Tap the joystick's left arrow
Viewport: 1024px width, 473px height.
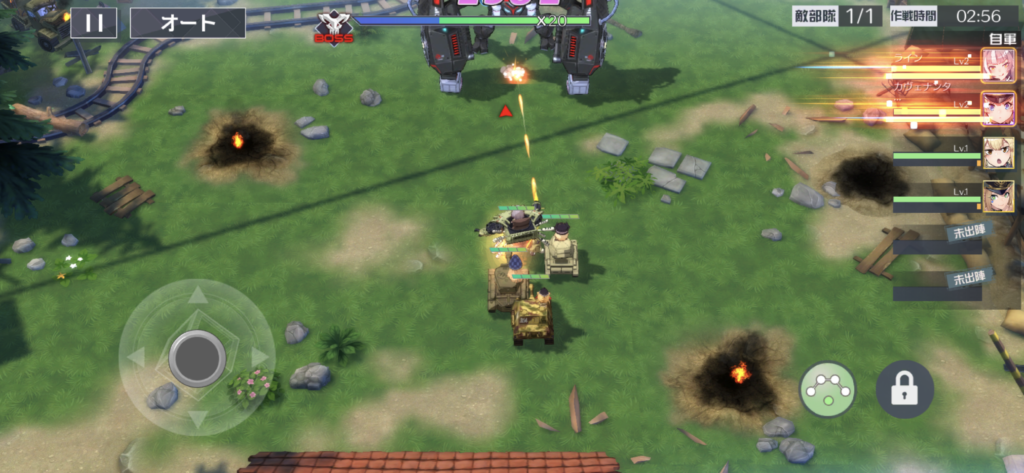point(136,357)
